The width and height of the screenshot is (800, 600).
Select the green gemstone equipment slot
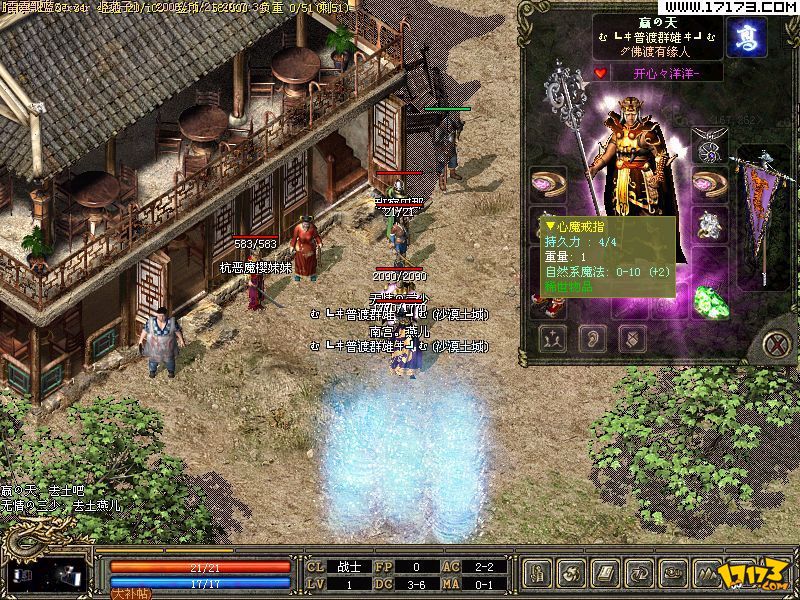pos(710,301)
